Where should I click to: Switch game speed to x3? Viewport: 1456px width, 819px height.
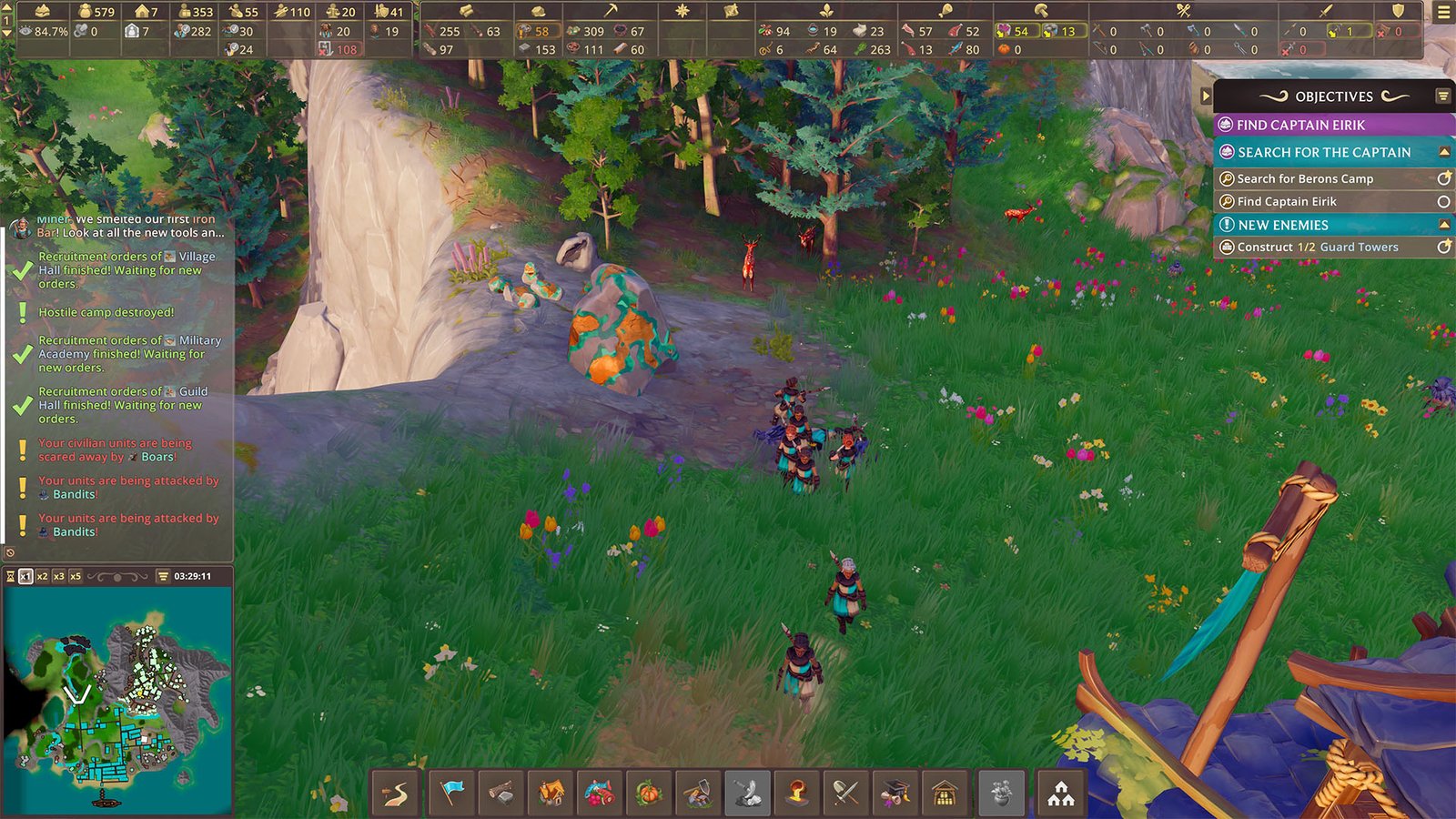pos(58,576)
